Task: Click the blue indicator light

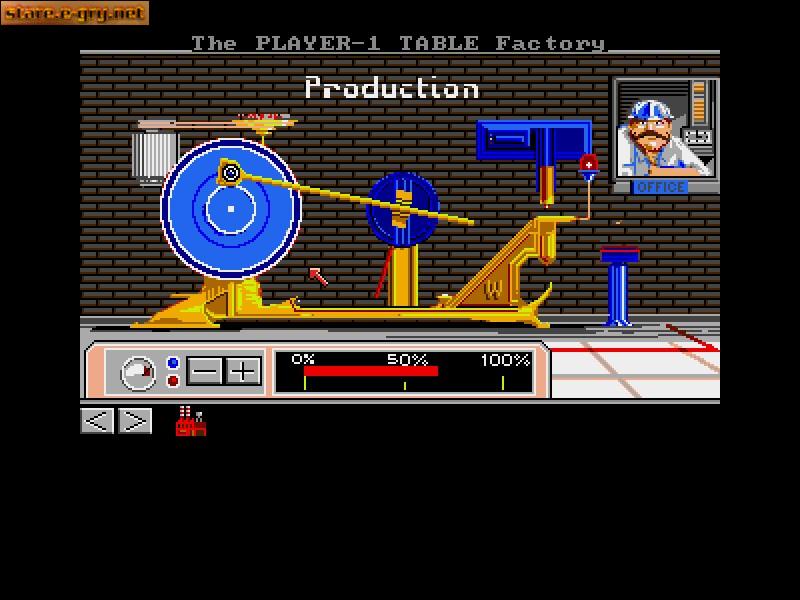Action: [173, 363]
